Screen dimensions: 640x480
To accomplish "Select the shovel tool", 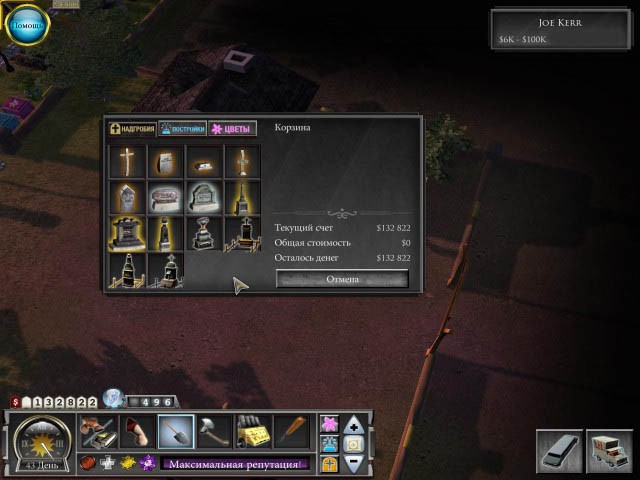I will click(176, 432).
